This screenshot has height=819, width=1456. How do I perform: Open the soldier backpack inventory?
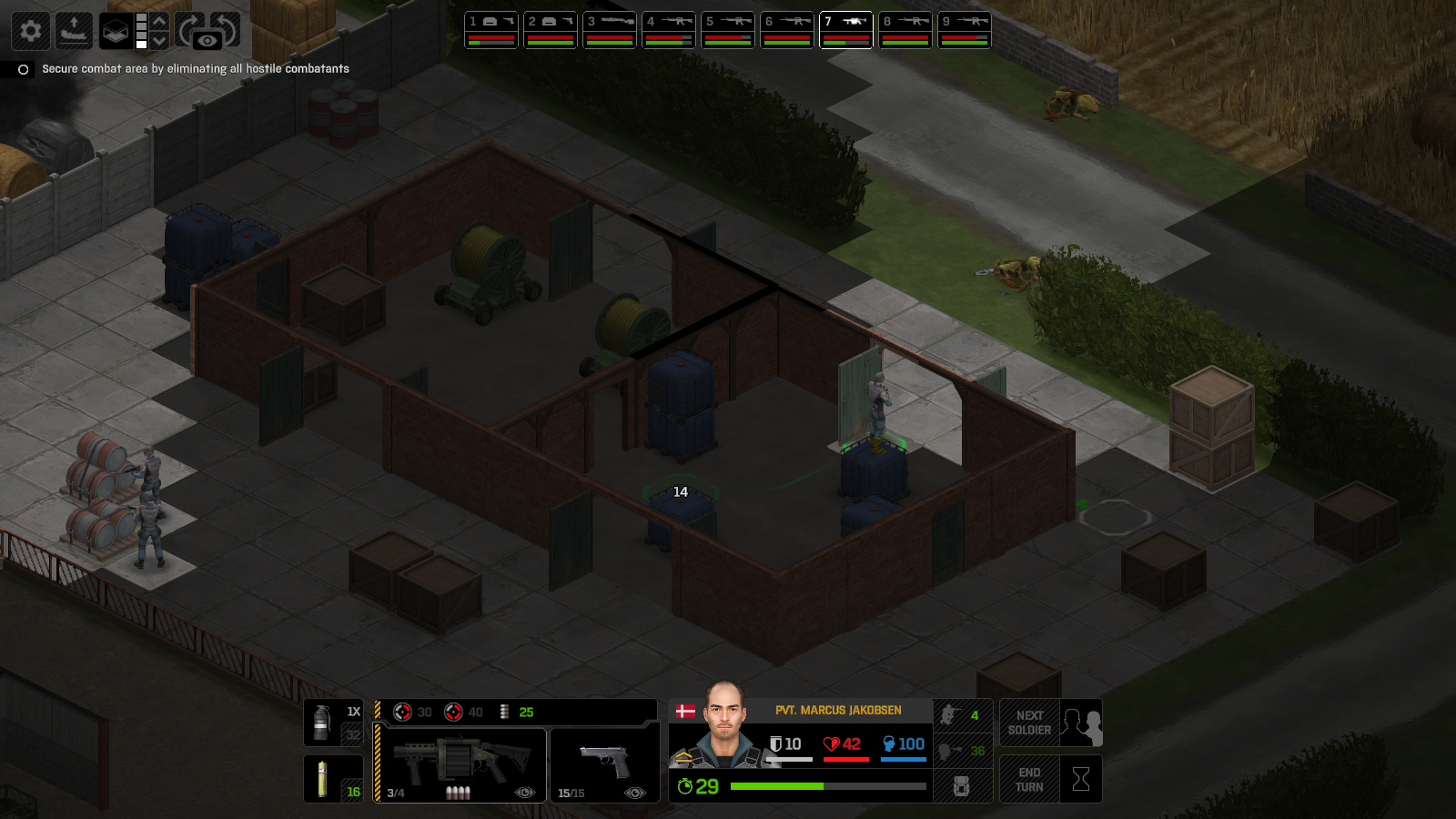pos(961,786)
